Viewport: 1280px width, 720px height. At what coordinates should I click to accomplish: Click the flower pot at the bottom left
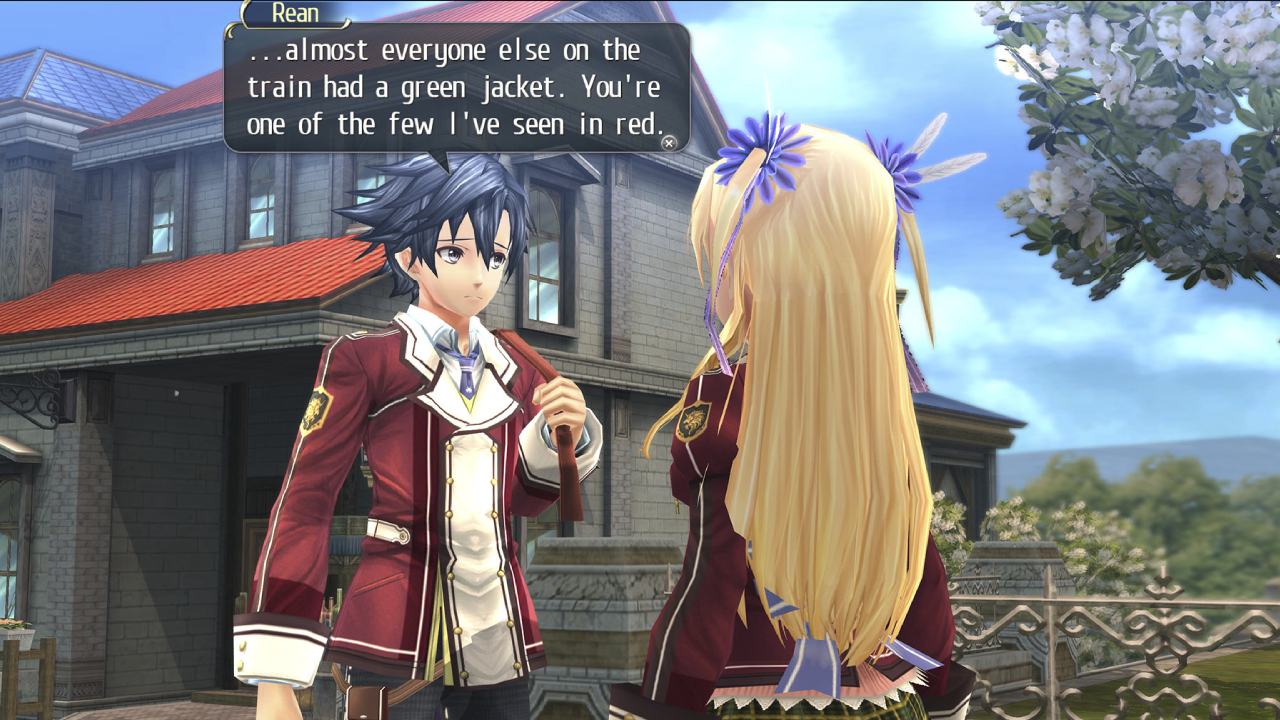[x=15, y=635]
